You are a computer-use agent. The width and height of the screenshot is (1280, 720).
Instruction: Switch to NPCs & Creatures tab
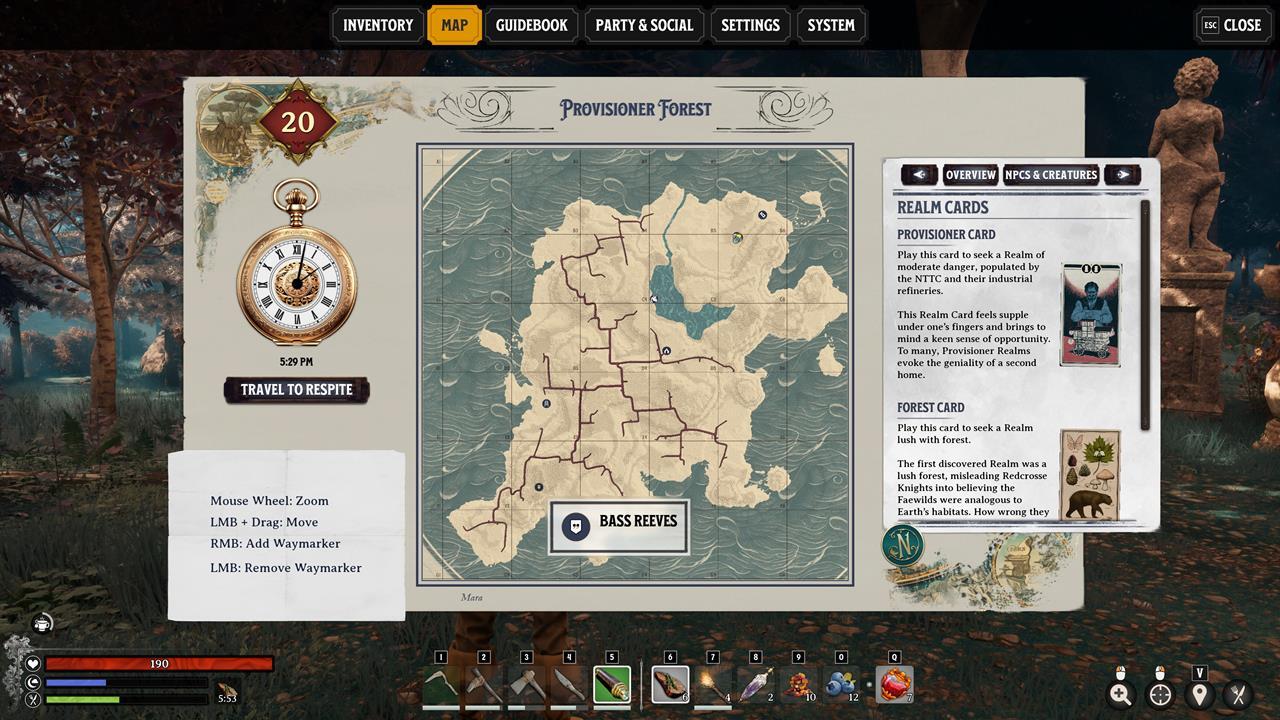pyautogui.click(x=1051, y=175)
